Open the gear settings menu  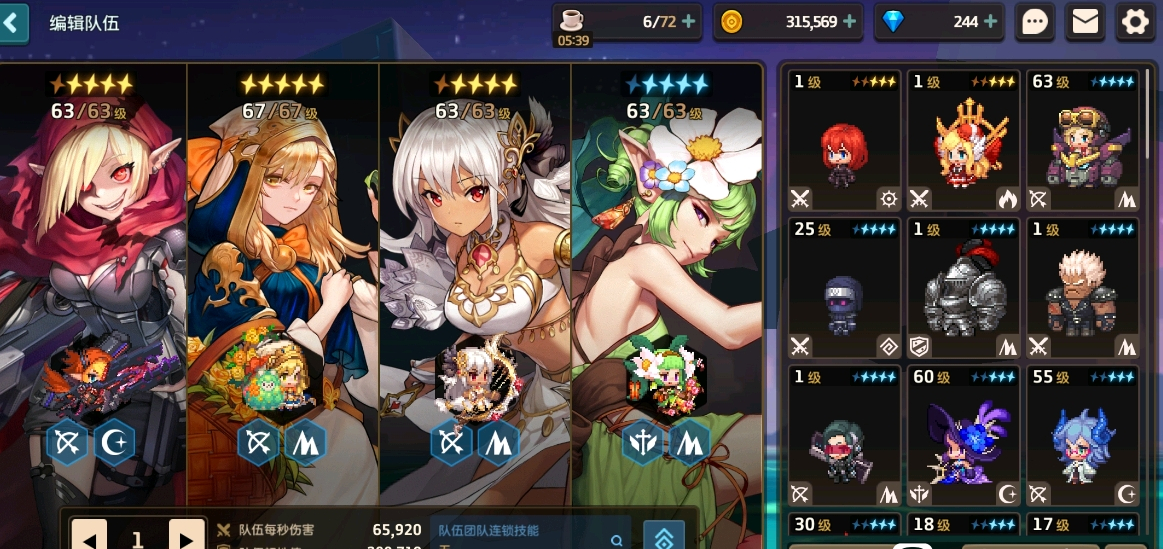tap(1135, 22)
